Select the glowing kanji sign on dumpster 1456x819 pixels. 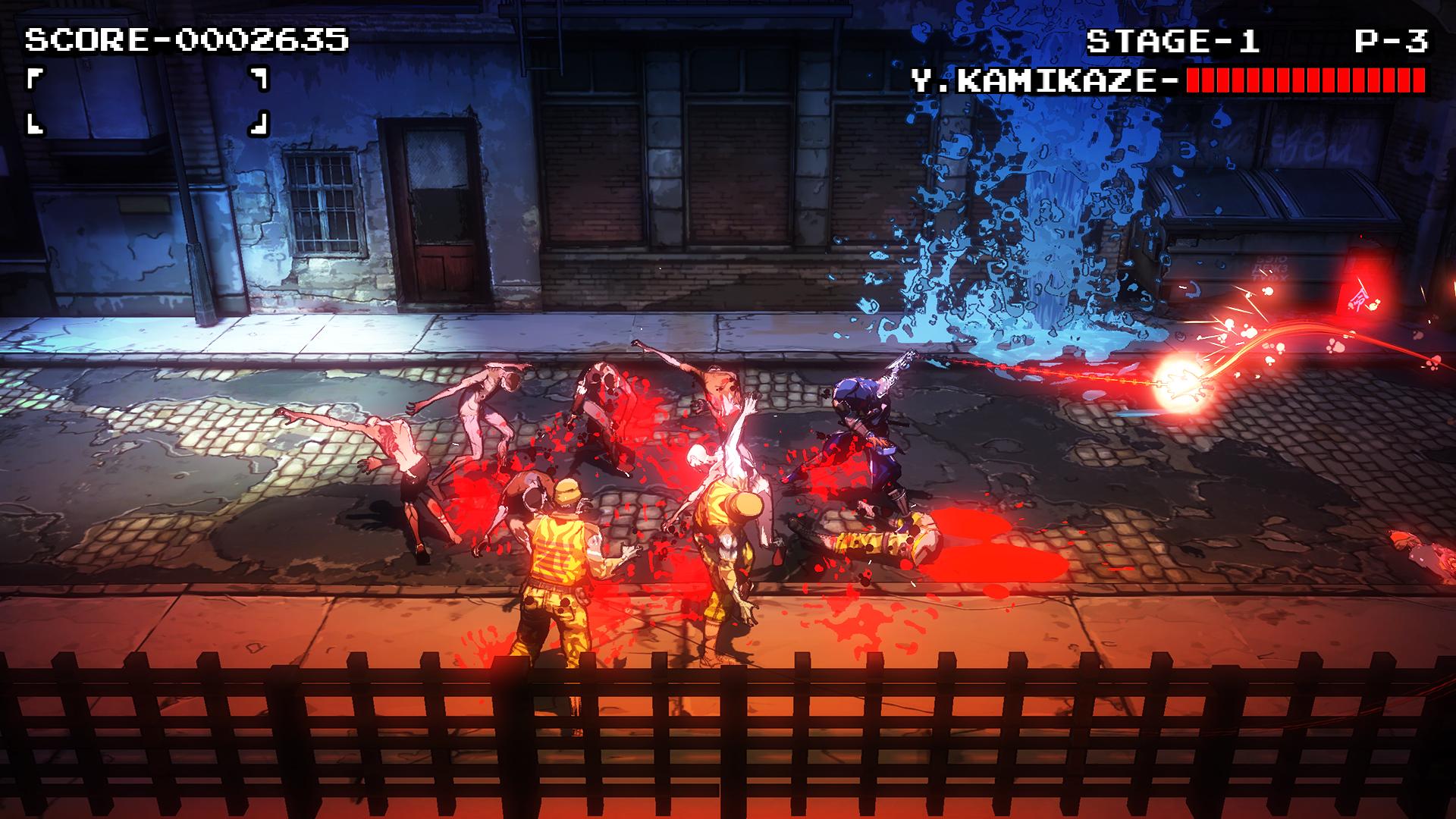[x=1360, y=298]
